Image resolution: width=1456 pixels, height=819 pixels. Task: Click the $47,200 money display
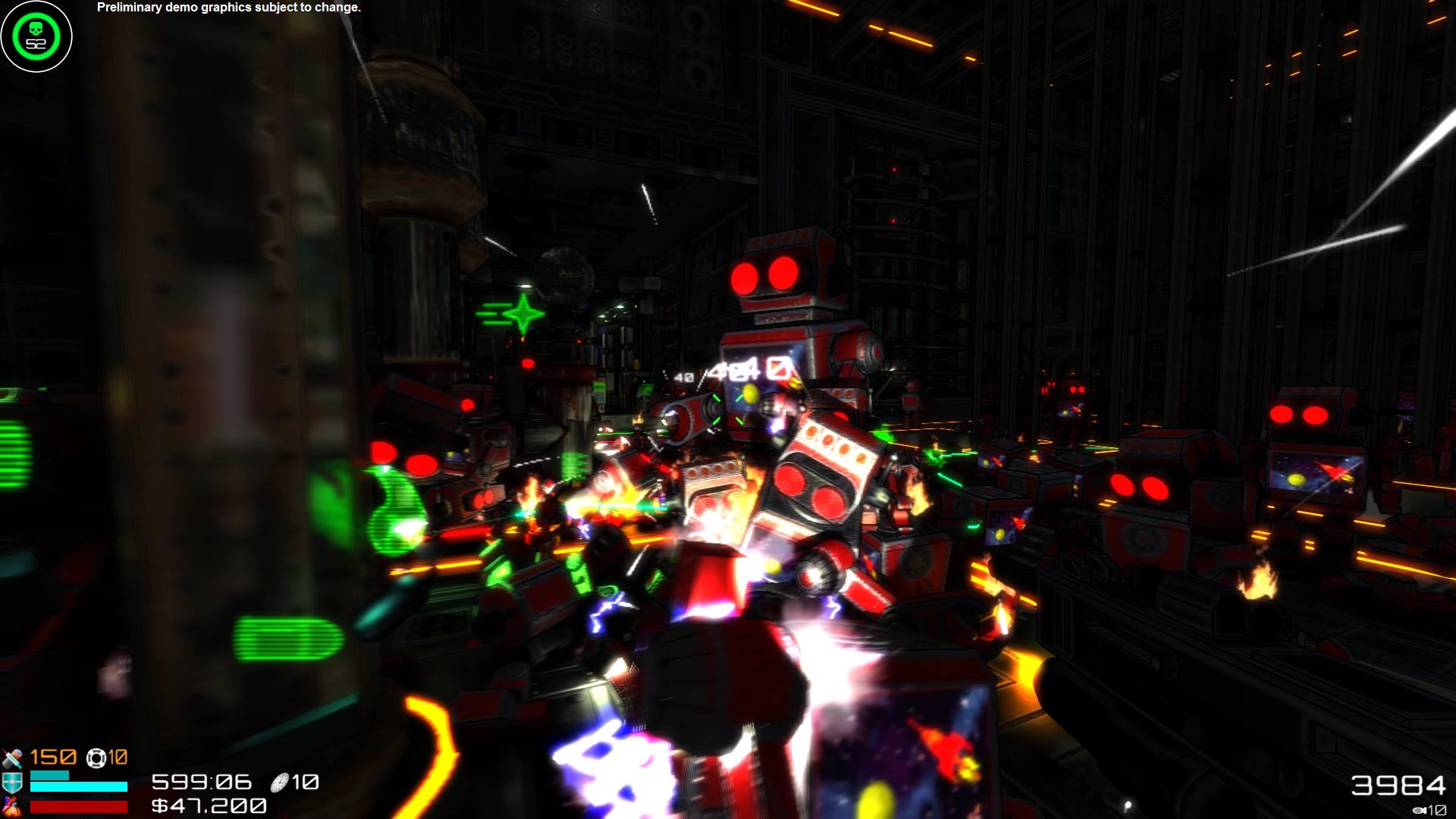click(x=210, y=806)
